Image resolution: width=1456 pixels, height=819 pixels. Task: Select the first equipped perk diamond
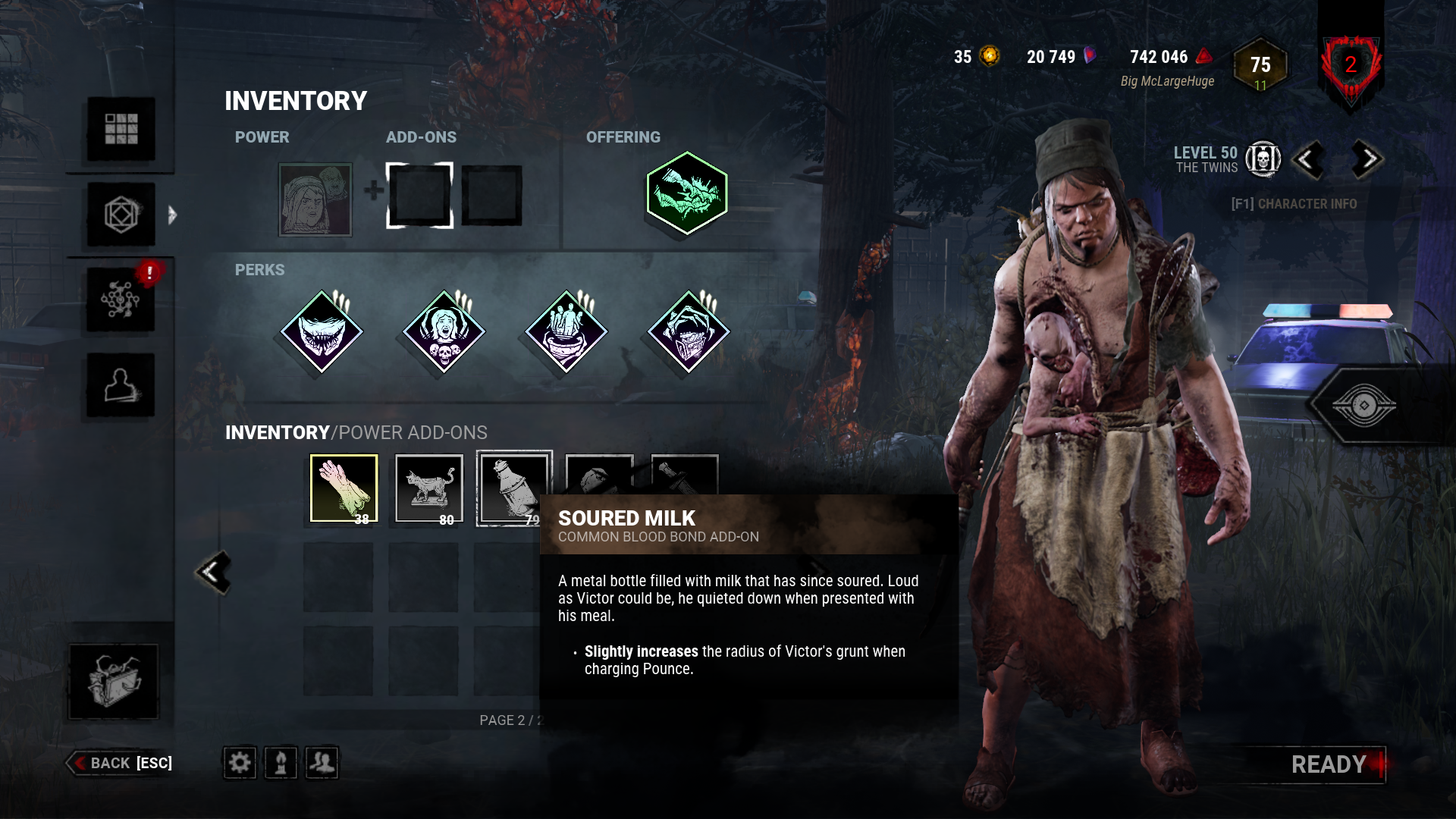coord(319,331)
